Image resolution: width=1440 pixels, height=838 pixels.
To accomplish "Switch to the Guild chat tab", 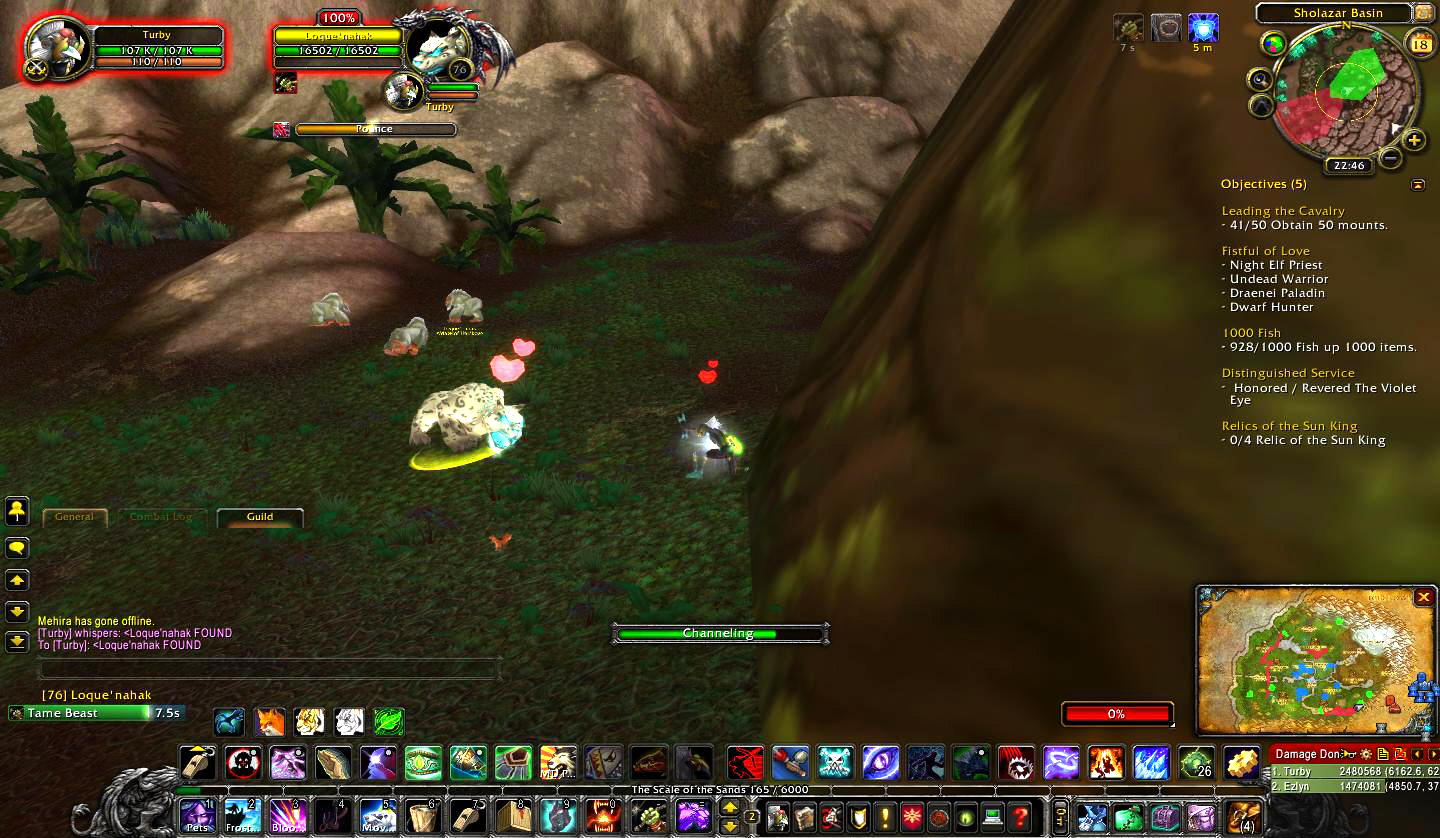I will tap(260, 517).
